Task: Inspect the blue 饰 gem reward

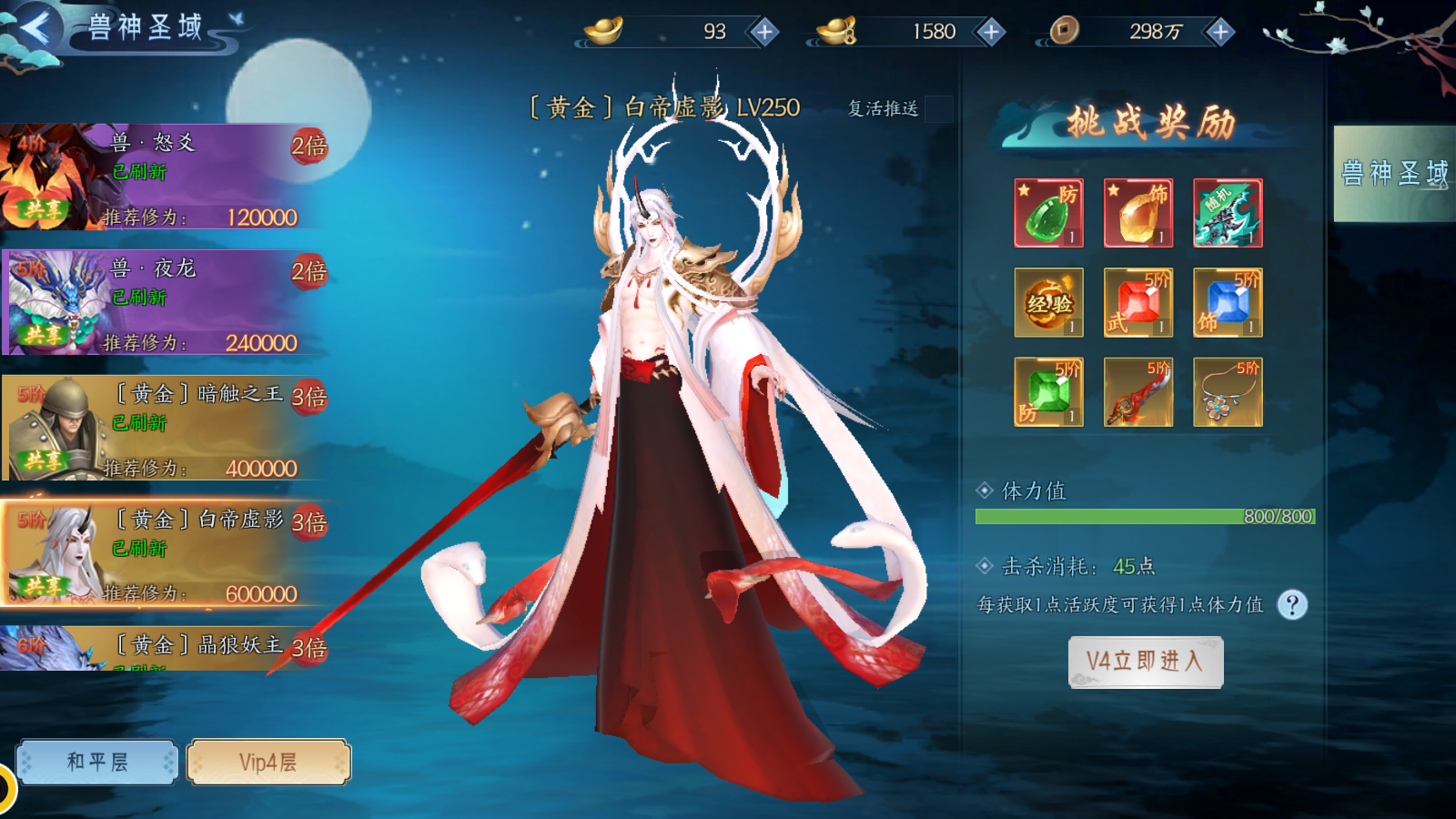Action: [x=1228, y=303]
